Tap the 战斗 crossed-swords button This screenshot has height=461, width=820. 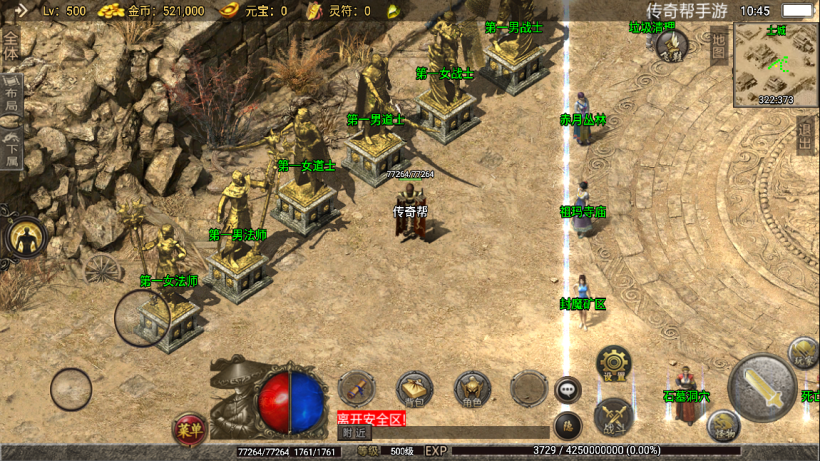[x=612, y=416]
